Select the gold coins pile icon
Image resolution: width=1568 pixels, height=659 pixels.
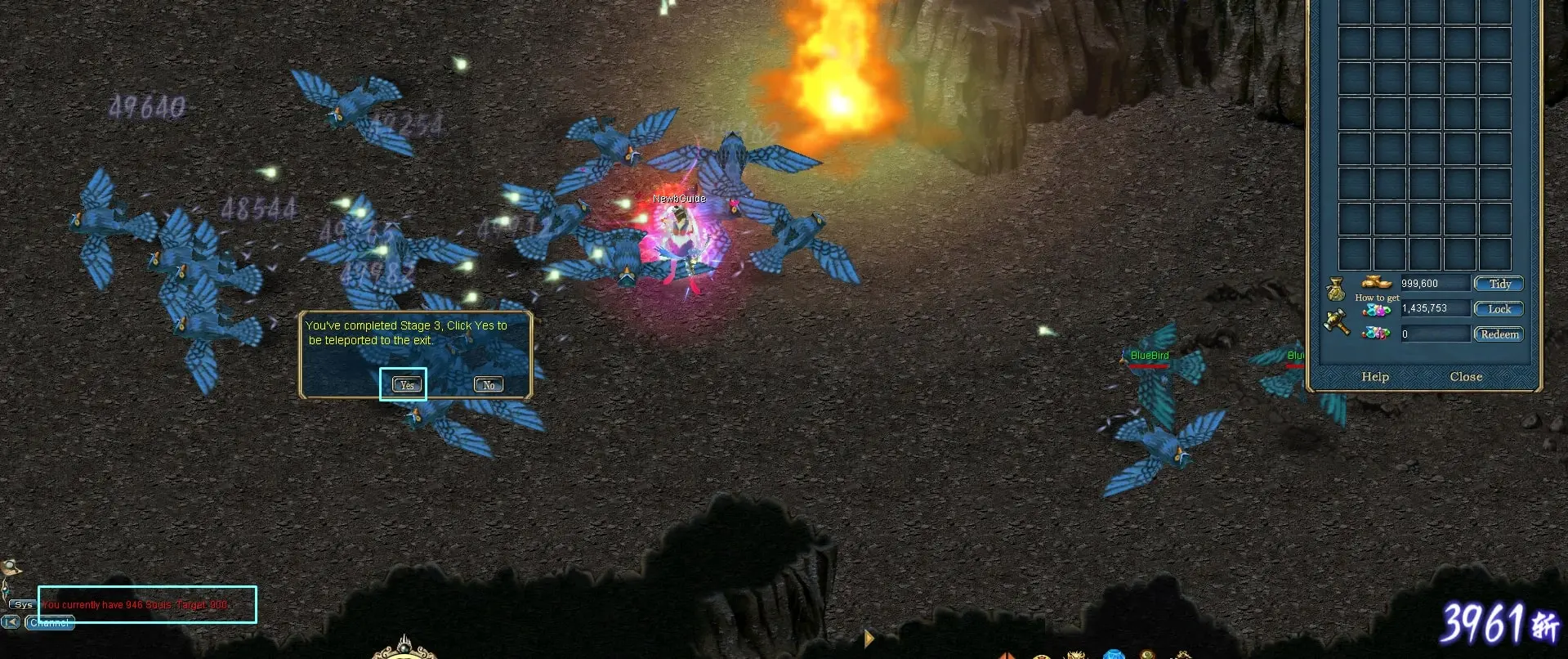1376,284
